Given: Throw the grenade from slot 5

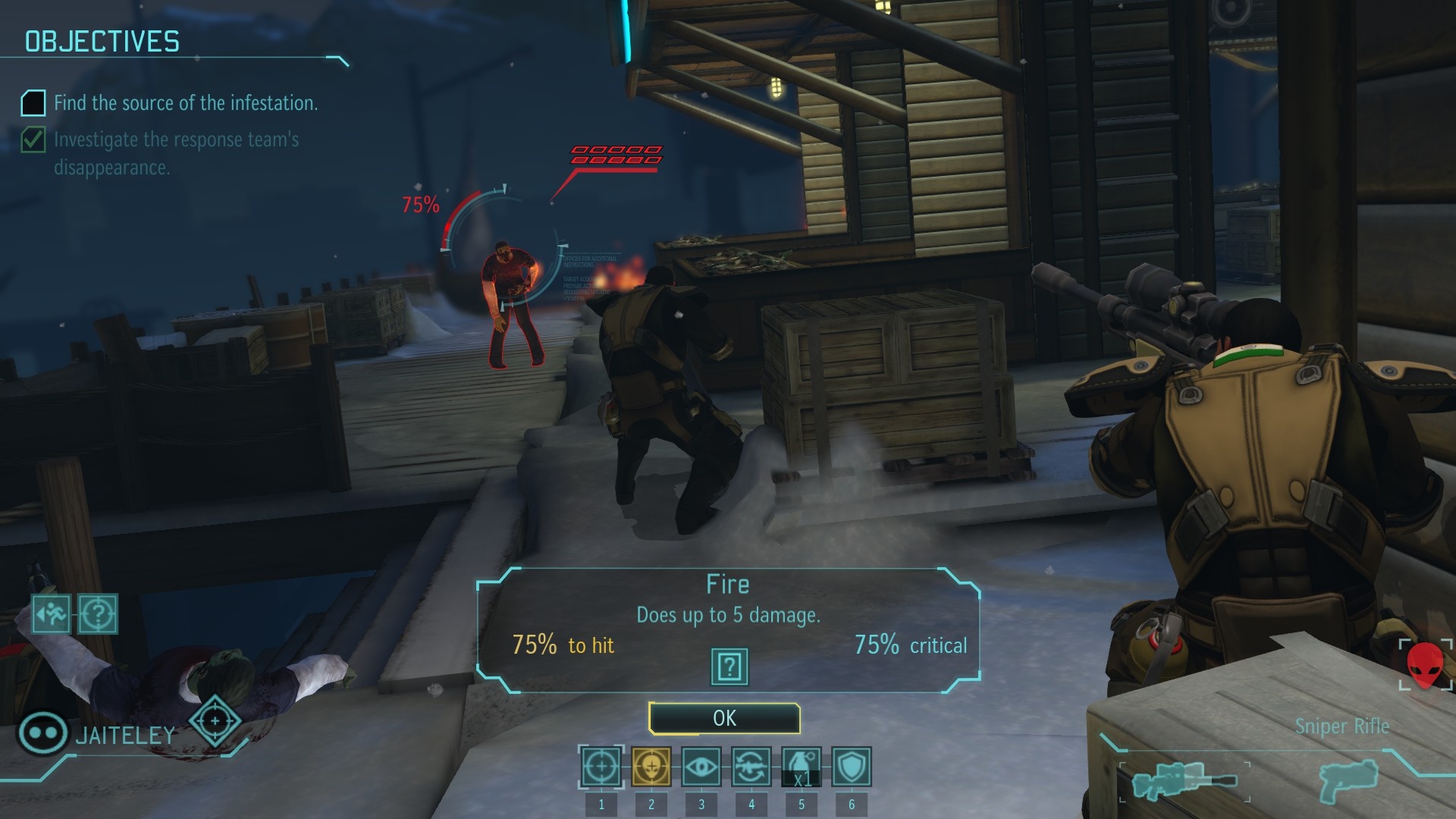Looking at the screenshot, I should (802, 767).
